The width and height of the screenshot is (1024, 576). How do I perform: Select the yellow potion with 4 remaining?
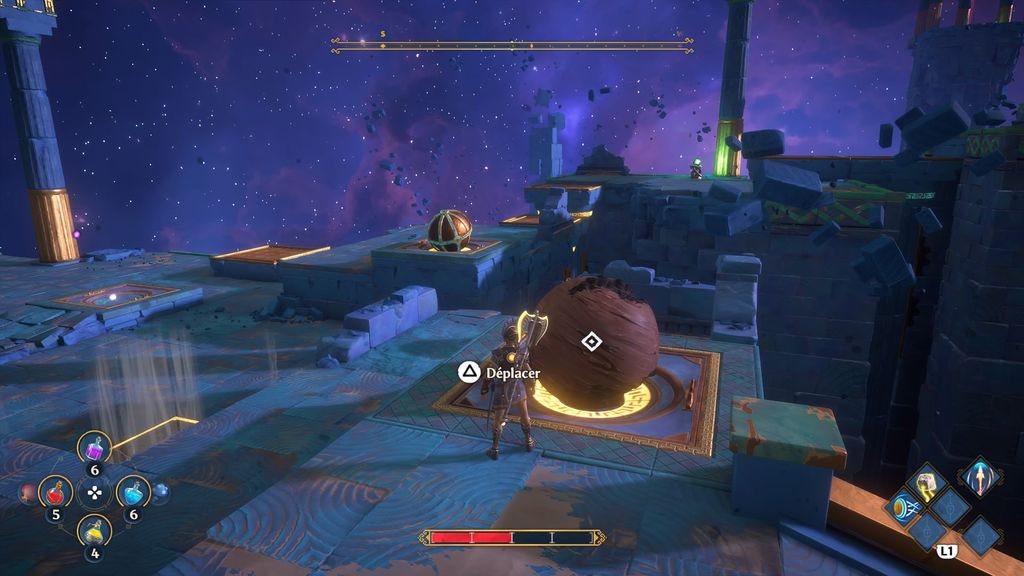[x=94, y=530]
